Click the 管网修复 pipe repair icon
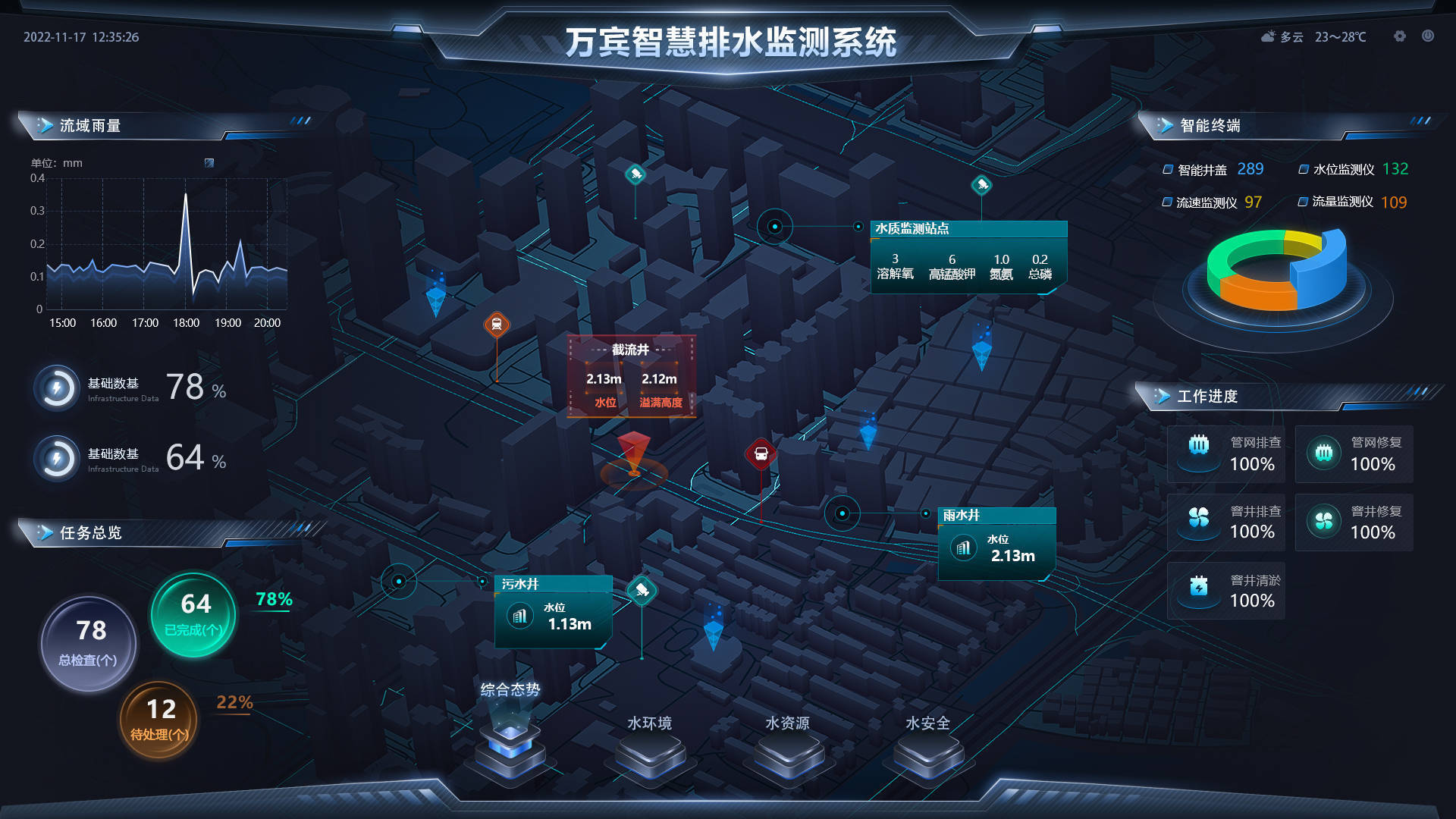Screen dimensions: 1456x819 point(1324,453)
